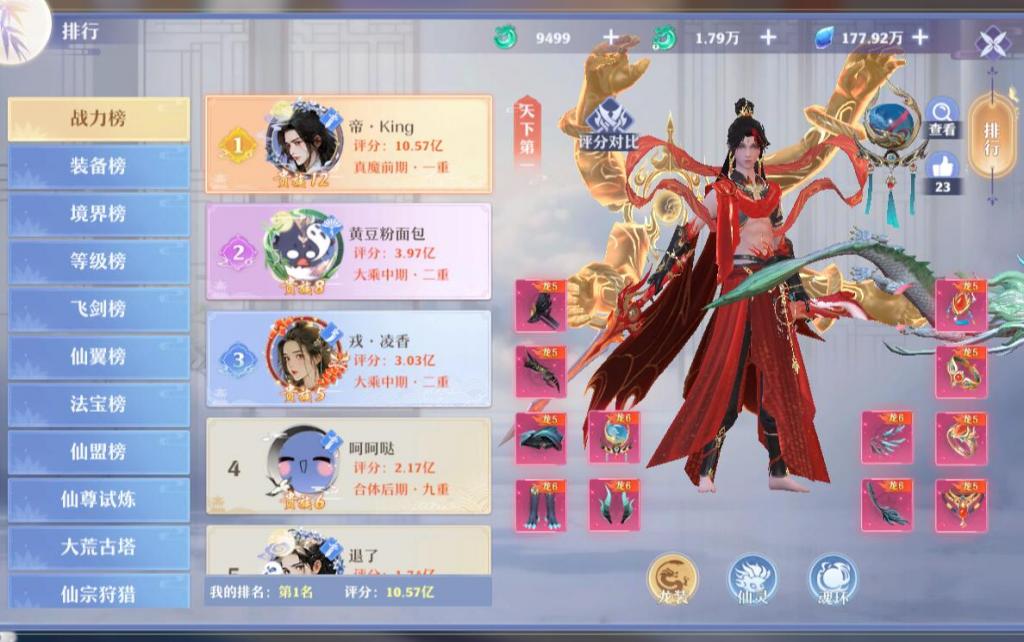Switch to 飞剑榜 ranking
Viewport: 1024px width, 642px height.
click(98, 309)
